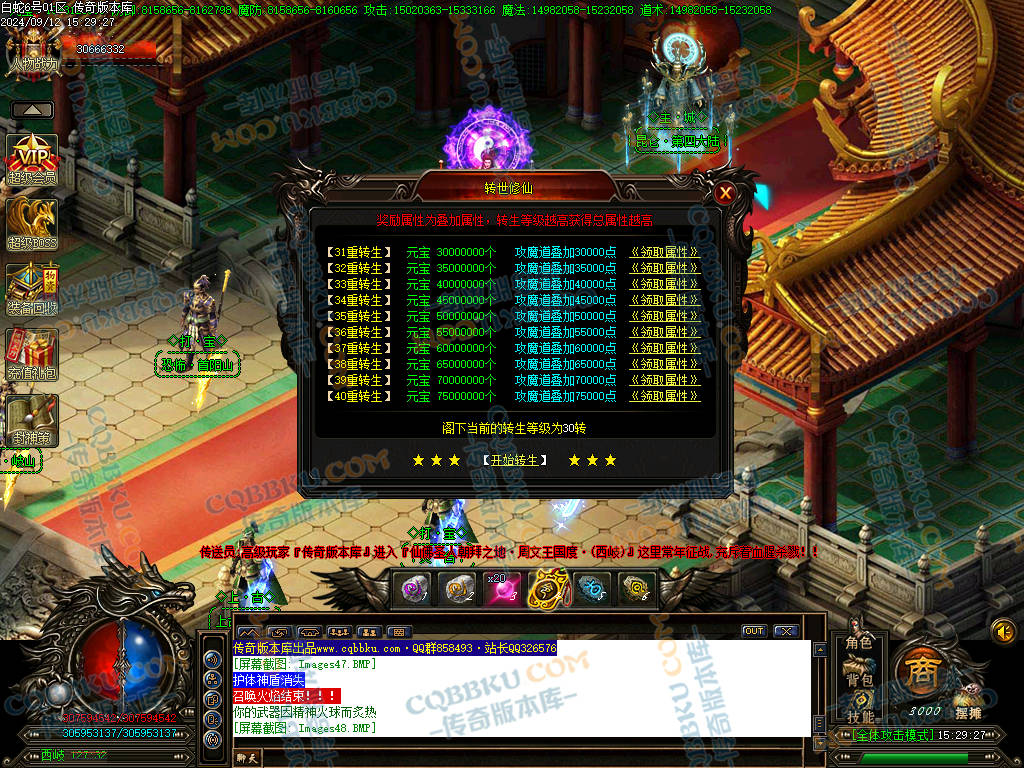The image size is (1024, 768).
Task: Open the 角色 character panel
Action: (859, 643)
